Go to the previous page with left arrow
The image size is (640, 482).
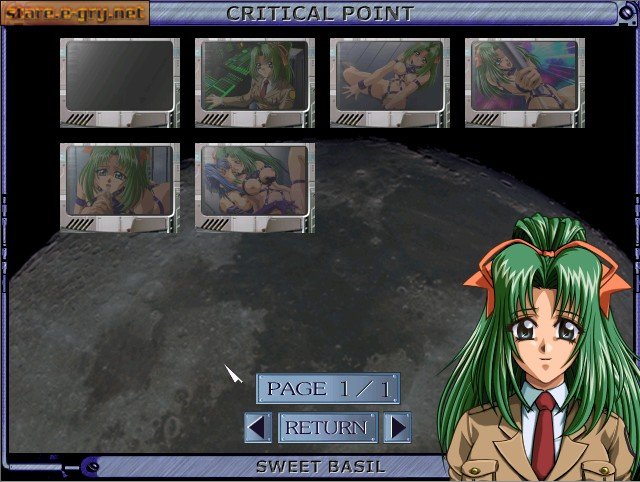point(258,427)
